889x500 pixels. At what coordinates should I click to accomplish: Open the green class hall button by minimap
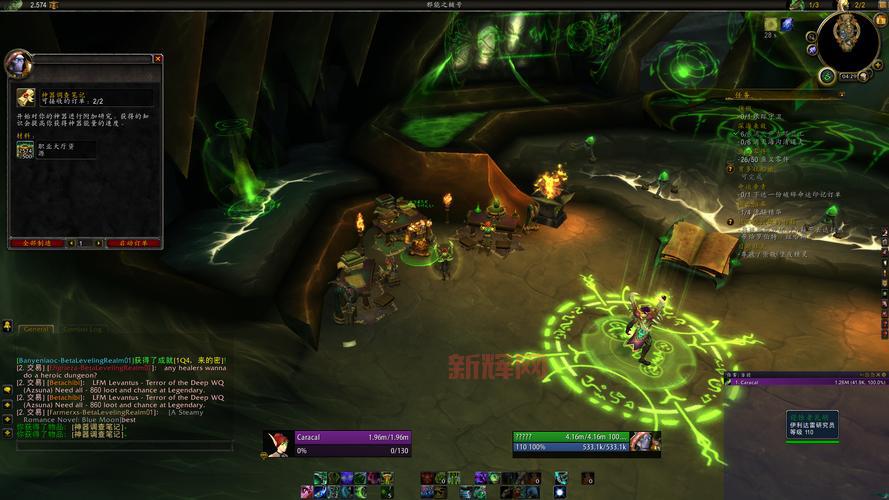pyautogui.click(x=827, y=76)
